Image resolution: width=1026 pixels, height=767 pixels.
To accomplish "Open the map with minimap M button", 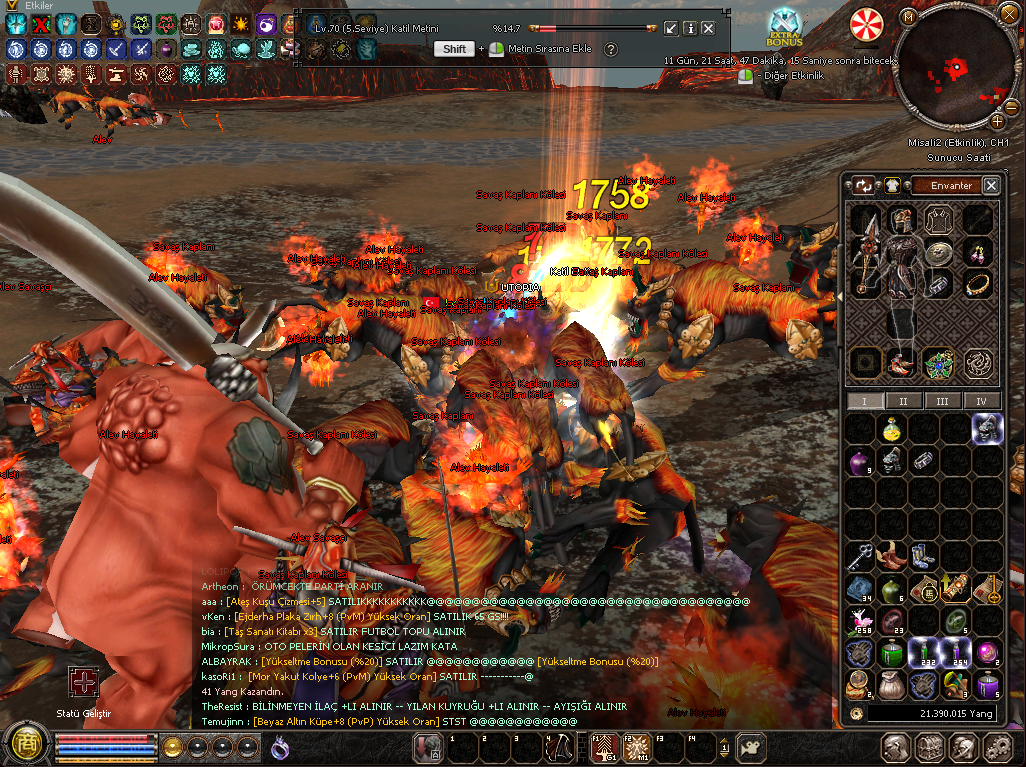I will coord(907,17).
